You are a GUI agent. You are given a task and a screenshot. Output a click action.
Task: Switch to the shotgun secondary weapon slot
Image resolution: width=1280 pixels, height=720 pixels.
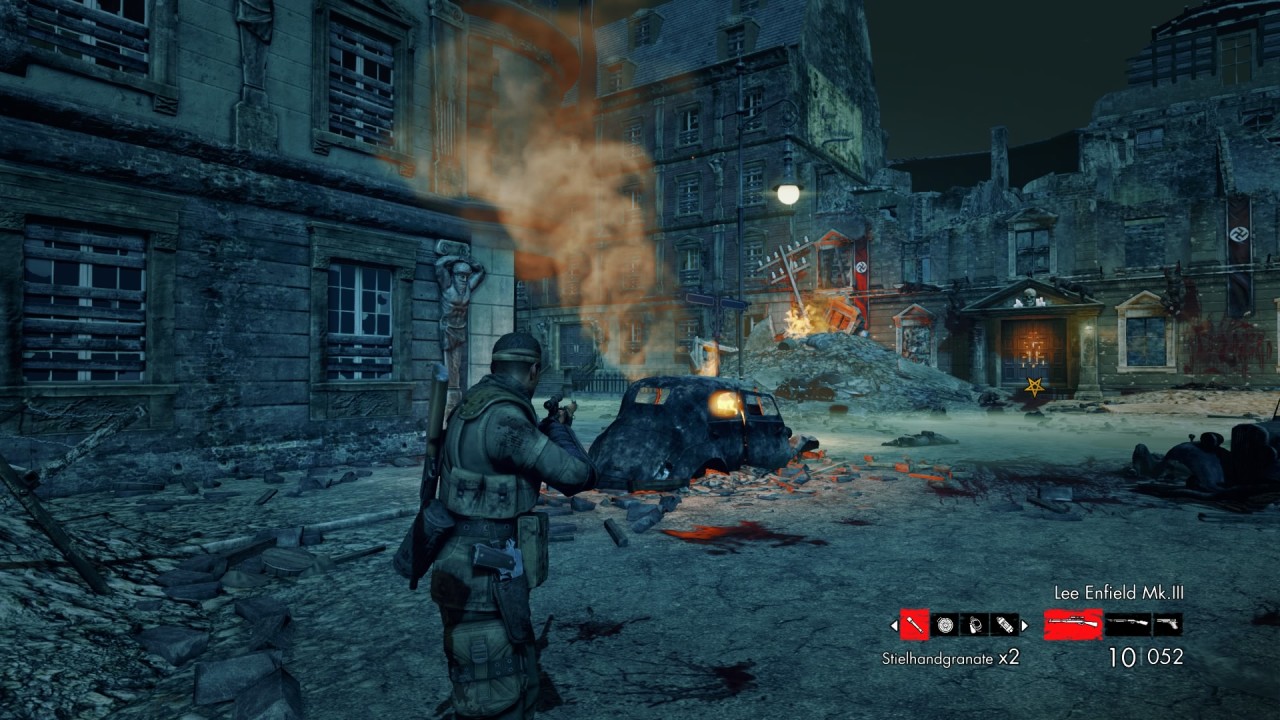(1128, 625)
